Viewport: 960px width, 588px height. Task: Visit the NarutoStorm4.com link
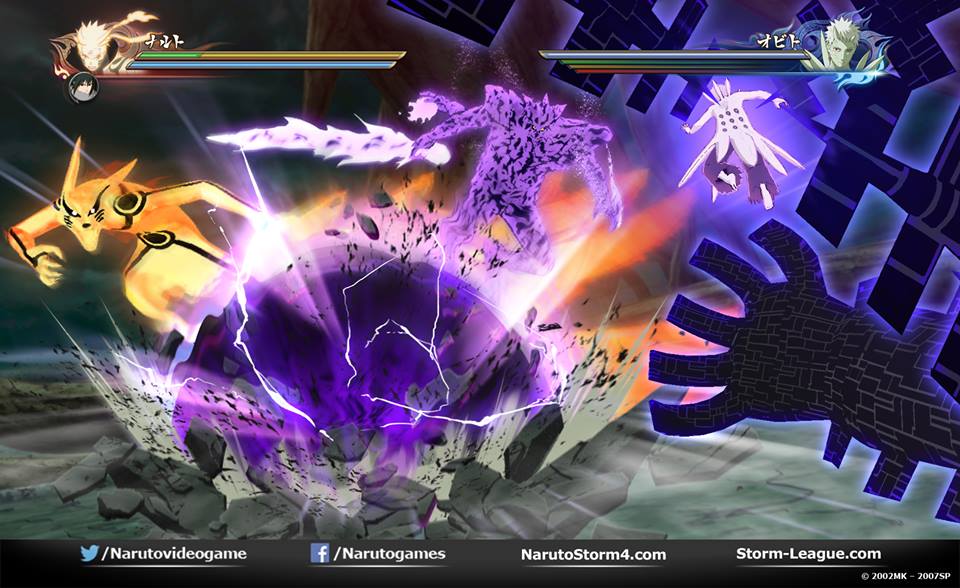pos(593,554)
